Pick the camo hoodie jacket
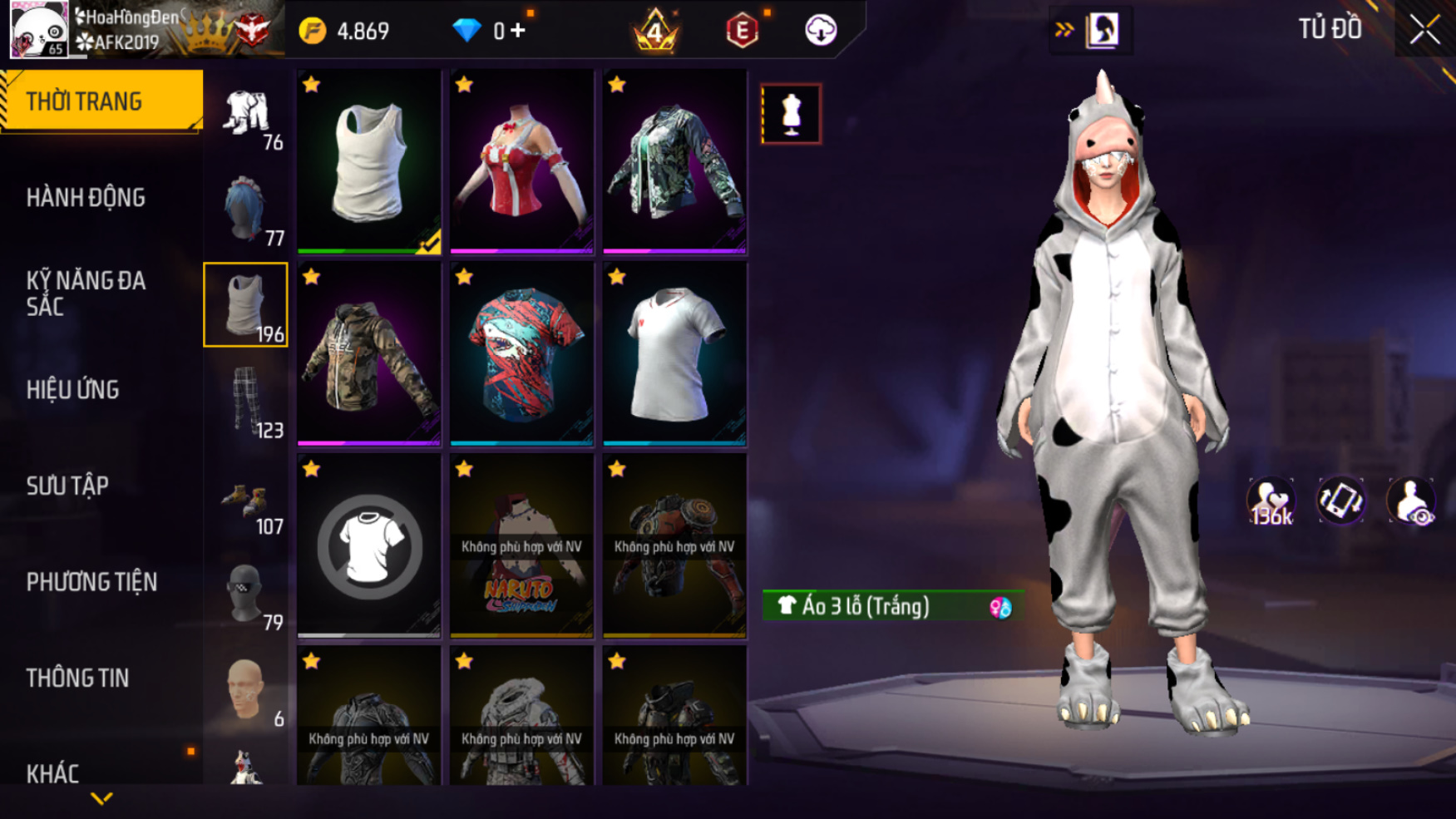 point(368,354)
